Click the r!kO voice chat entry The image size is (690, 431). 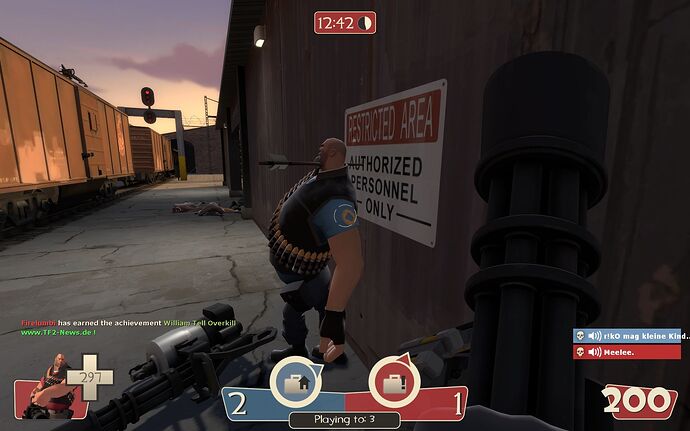tap(627, 336)
